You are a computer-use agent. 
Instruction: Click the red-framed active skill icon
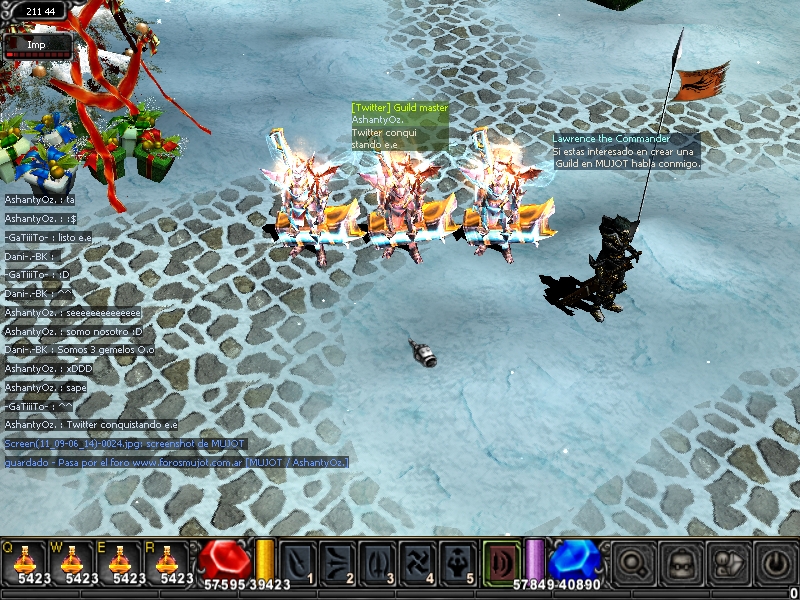[x=501, y=561]
